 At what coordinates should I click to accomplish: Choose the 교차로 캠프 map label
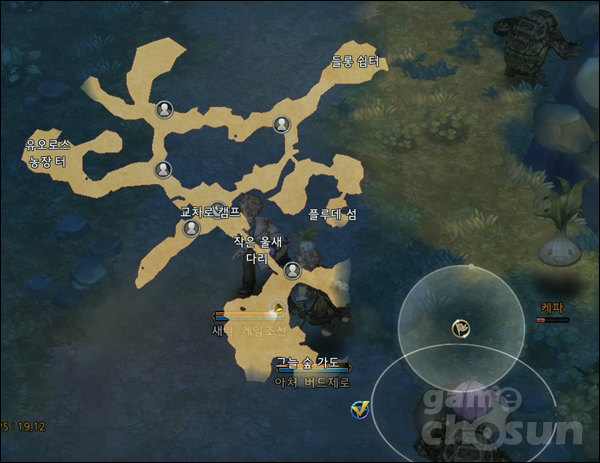(x=210, y=213)
